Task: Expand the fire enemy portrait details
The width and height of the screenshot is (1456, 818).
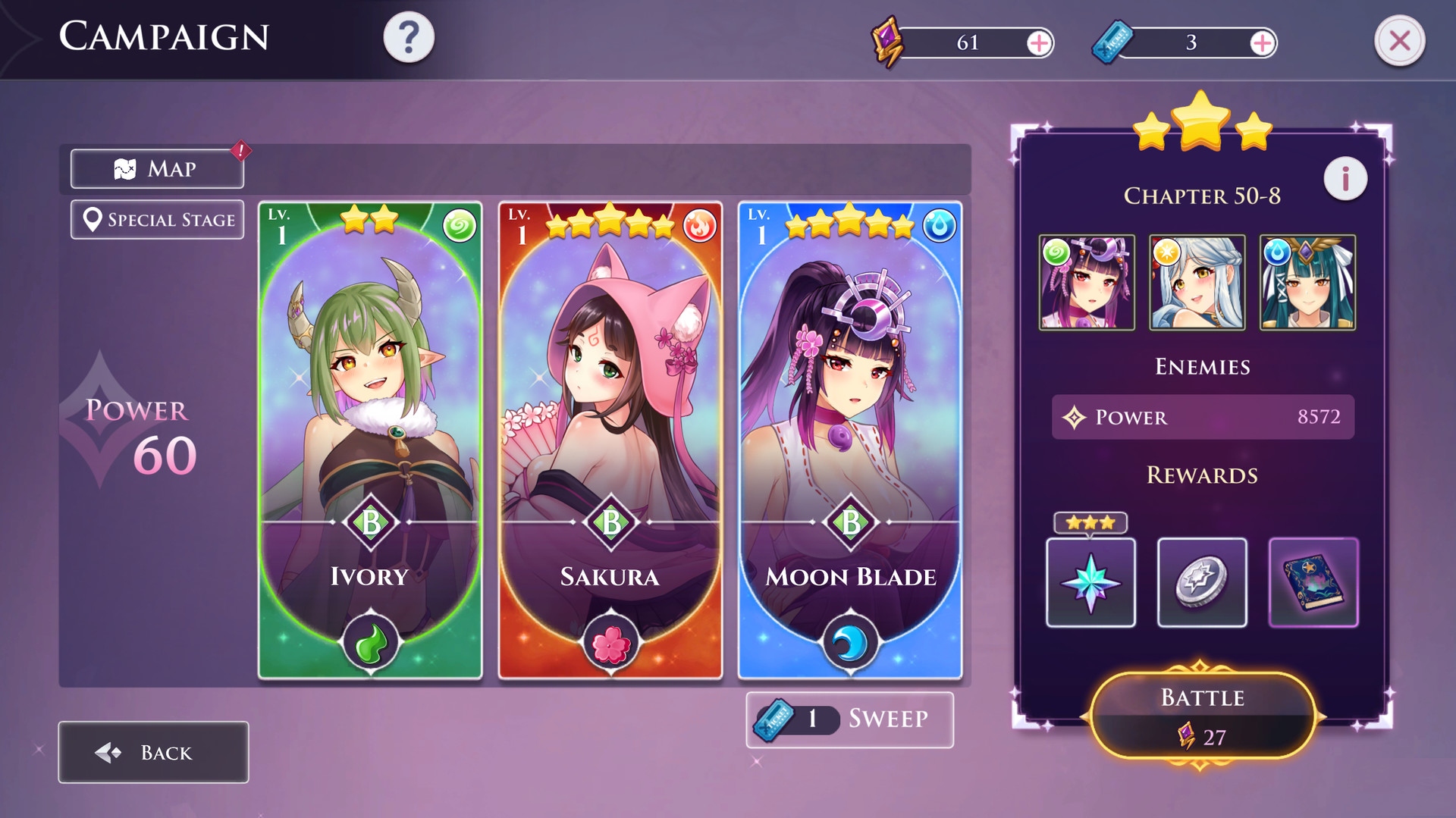Action: point(1201,282)
